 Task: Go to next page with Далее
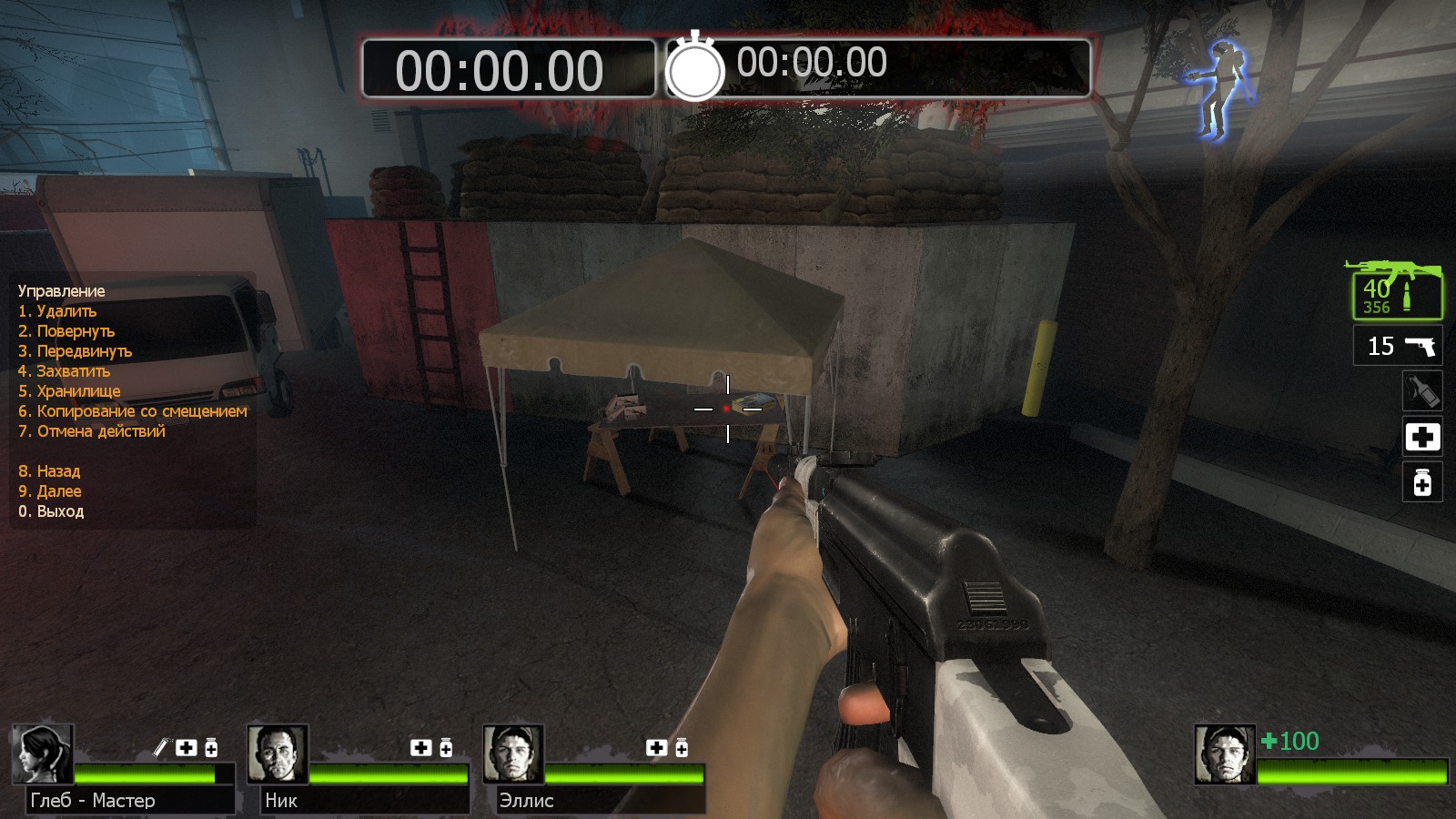coord(50,491)
